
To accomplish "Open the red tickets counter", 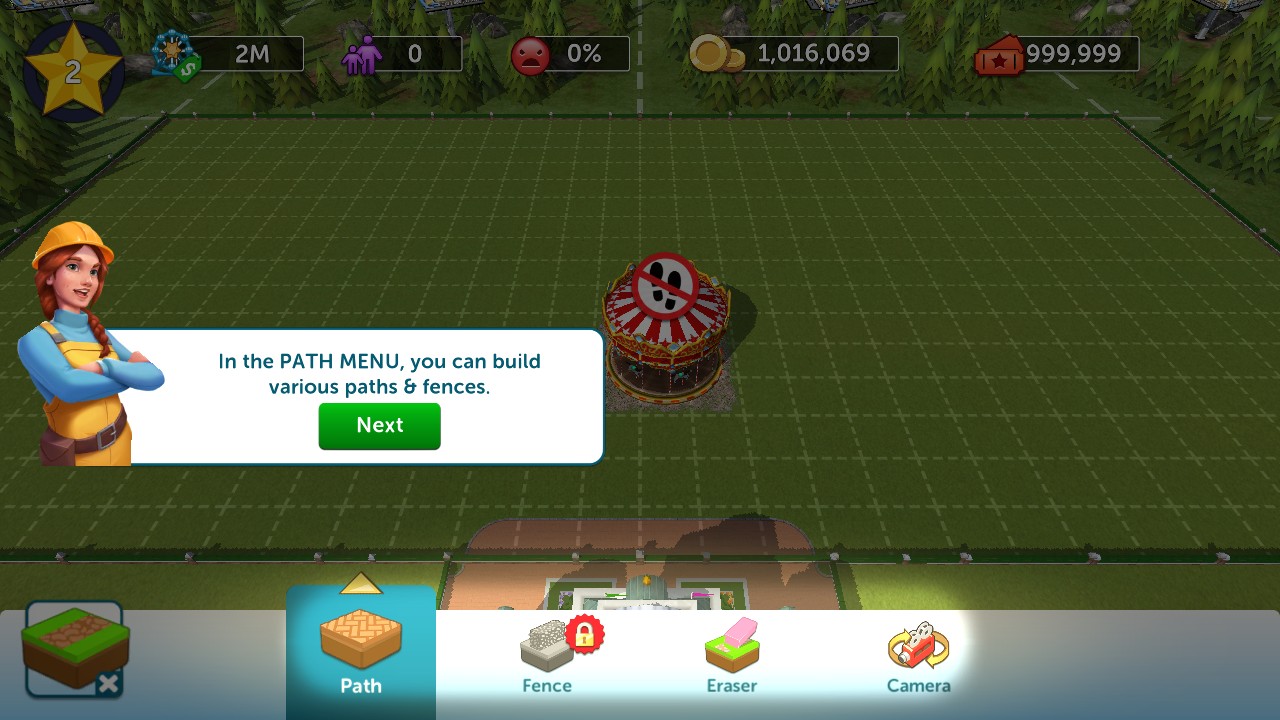I will click(1058, 54).
